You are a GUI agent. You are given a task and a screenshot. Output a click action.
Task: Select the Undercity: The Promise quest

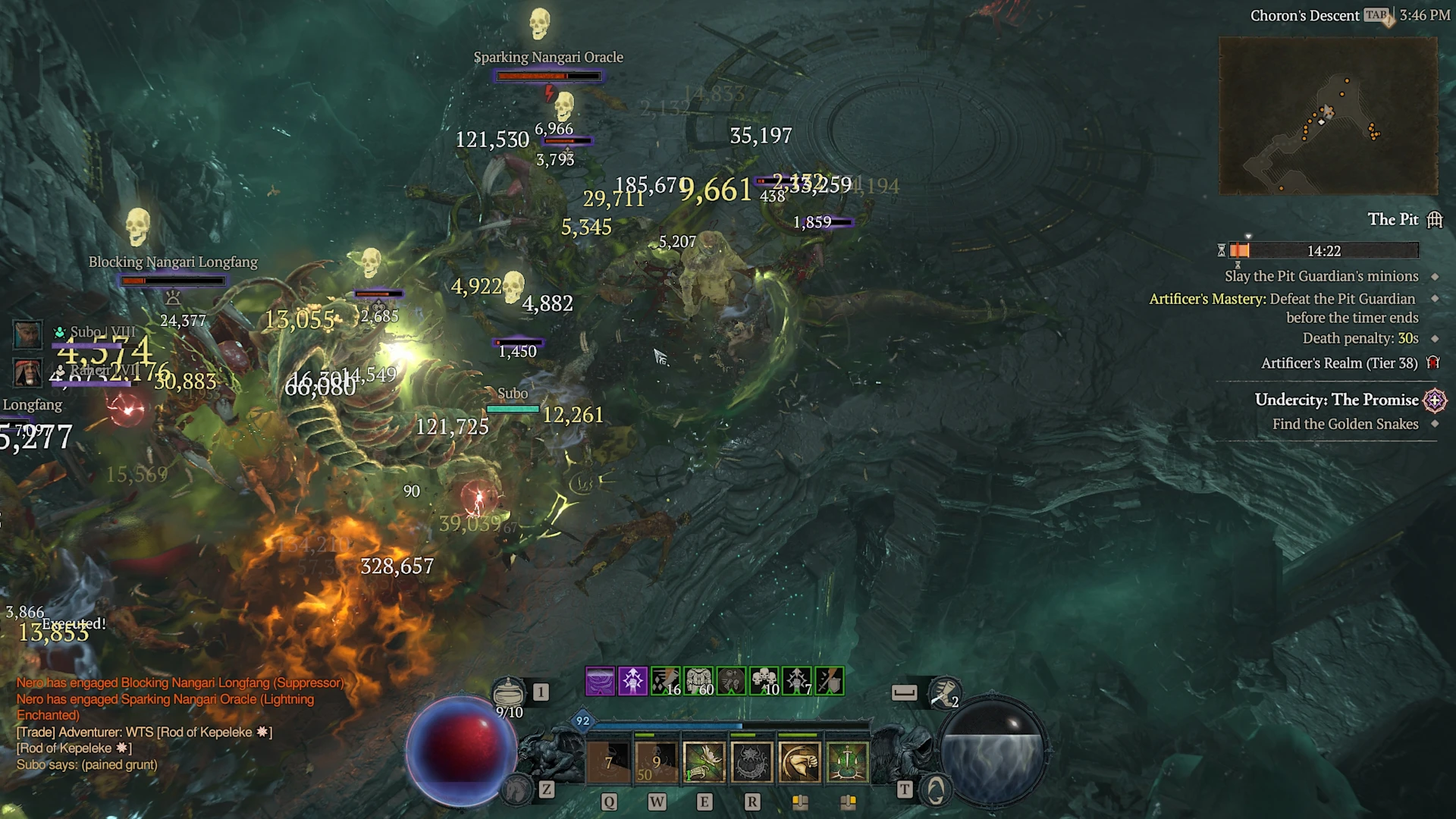tap(1336, 400)
